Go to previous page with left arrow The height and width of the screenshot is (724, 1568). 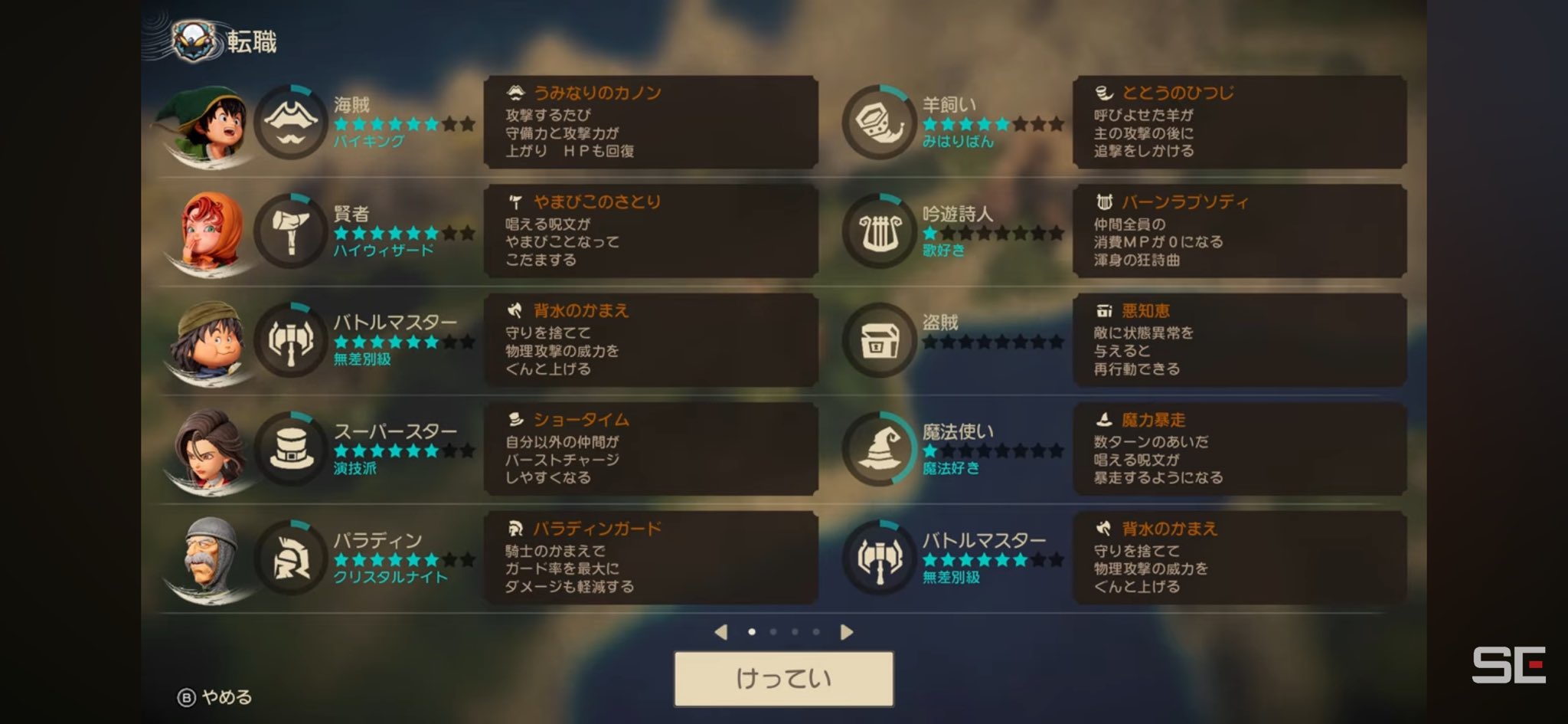[x=720, y=632]
